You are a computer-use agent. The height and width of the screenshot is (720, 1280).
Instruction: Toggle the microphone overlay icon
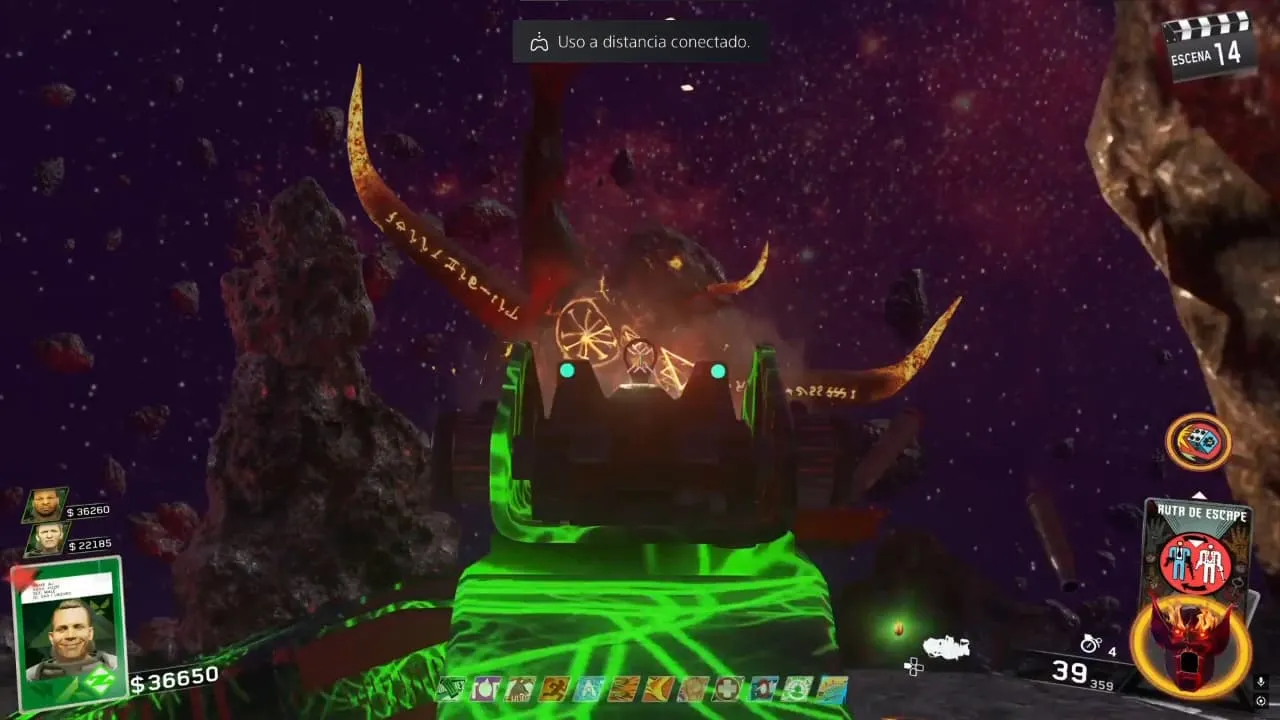(1261, 682)
